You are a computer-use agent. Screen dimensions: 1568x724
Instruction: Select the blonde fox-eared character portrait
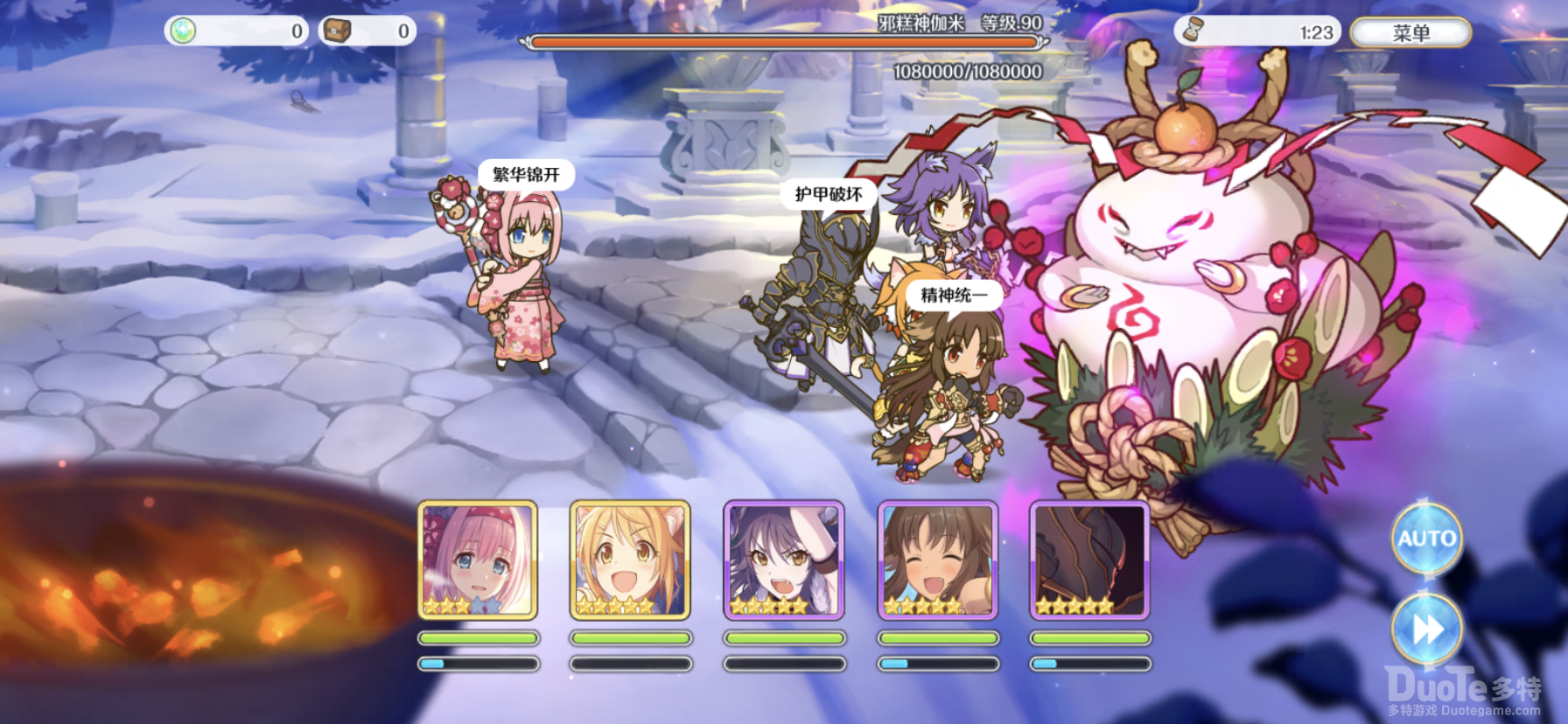[630, 560]
